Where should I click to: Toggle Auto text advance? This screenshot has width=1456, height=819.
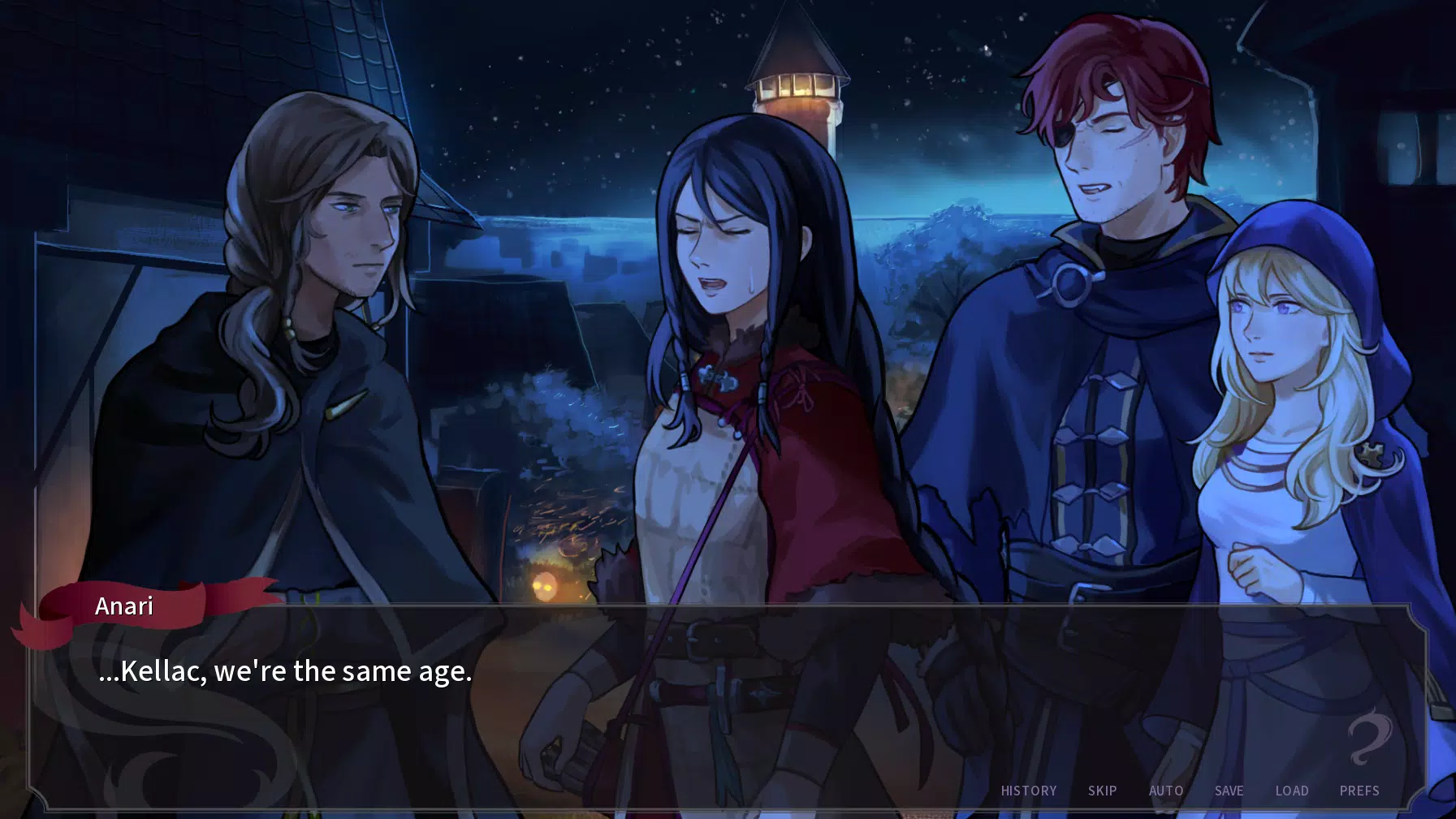pyautogui.click(x=1165, y=791)
